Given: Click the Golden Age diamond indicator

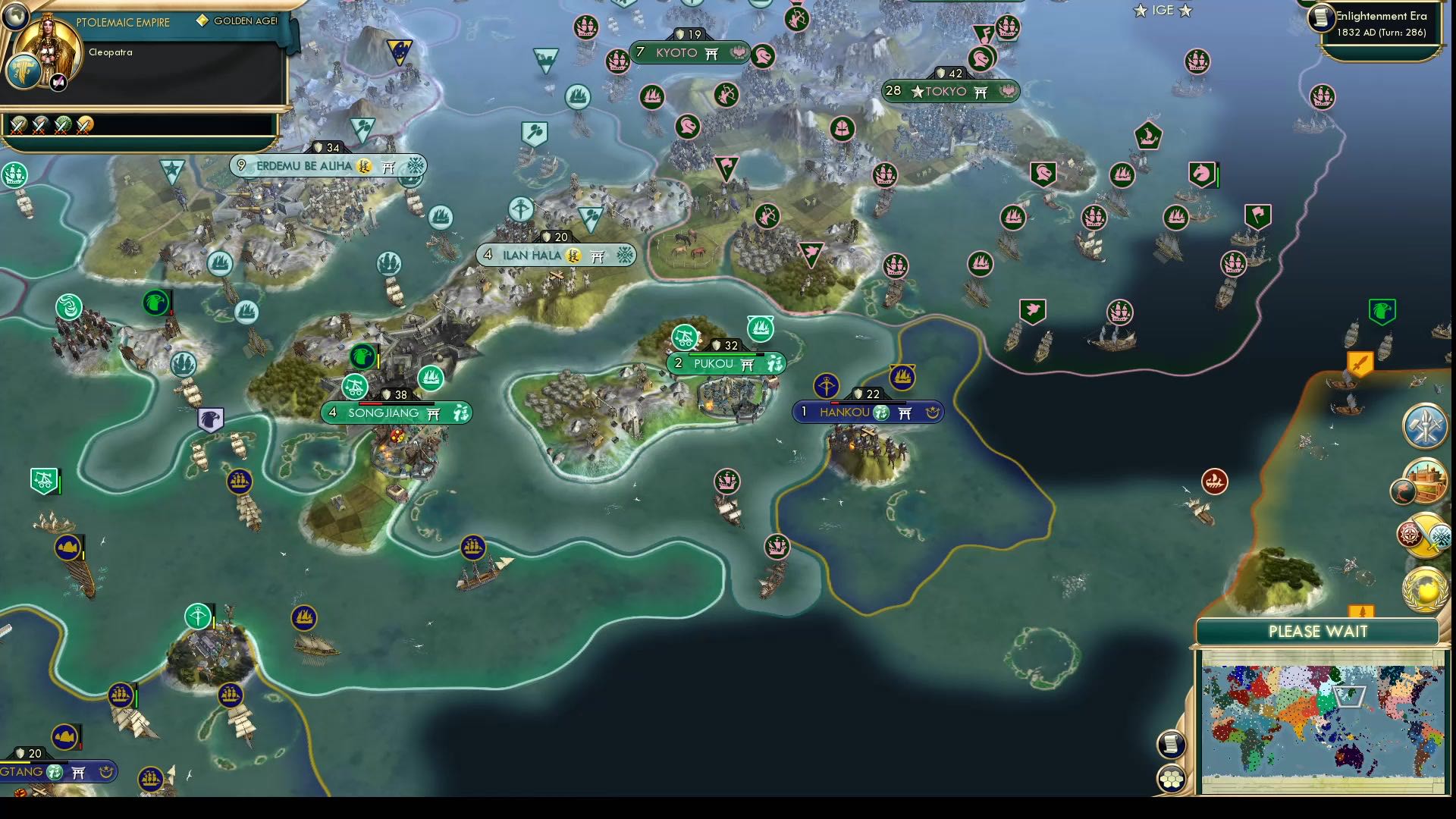Looking at the screenshot, I should [x=202, y=21].
